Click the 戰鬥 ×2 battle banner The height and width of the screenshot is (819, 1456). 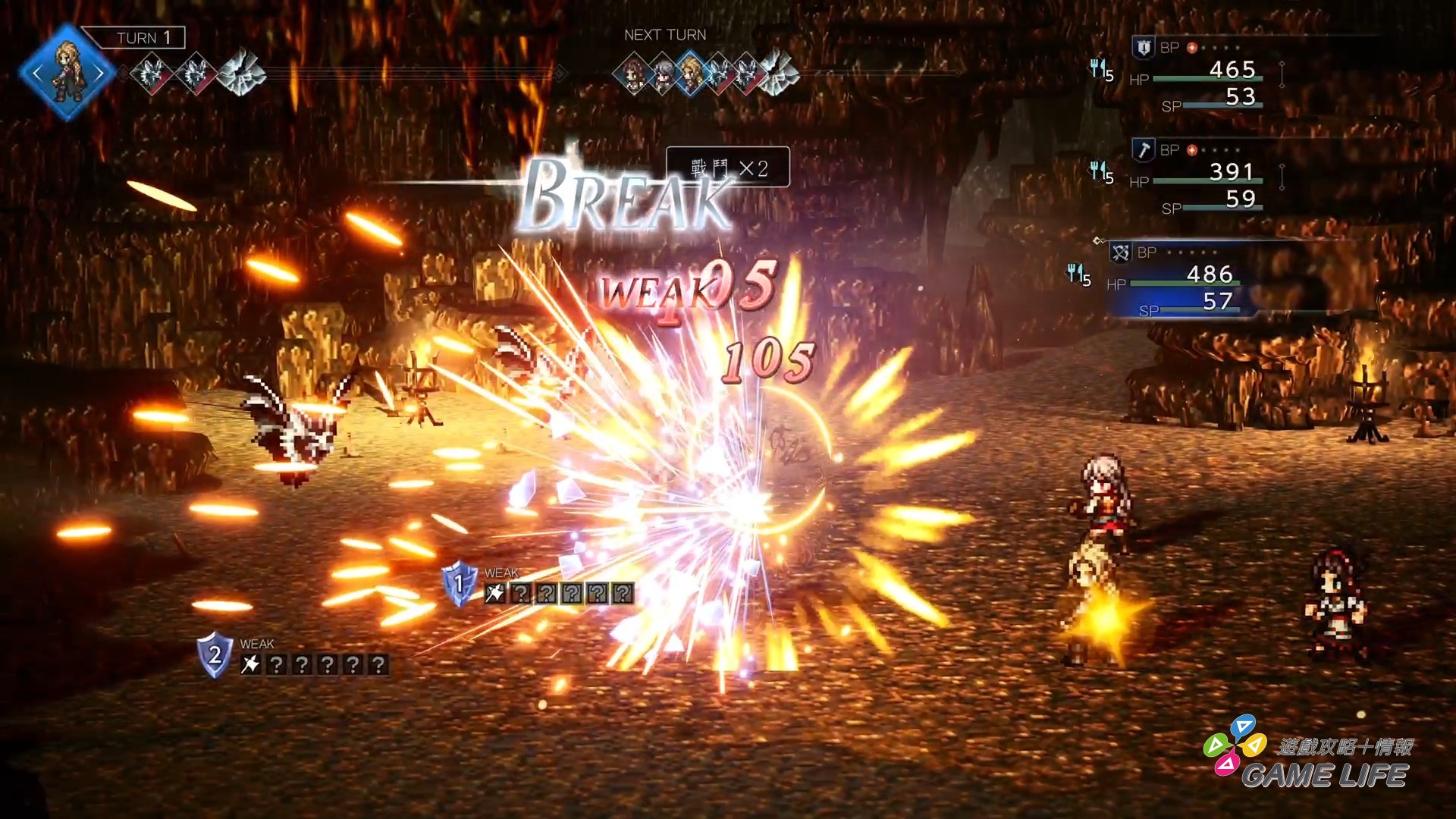(x=726, y=166)
